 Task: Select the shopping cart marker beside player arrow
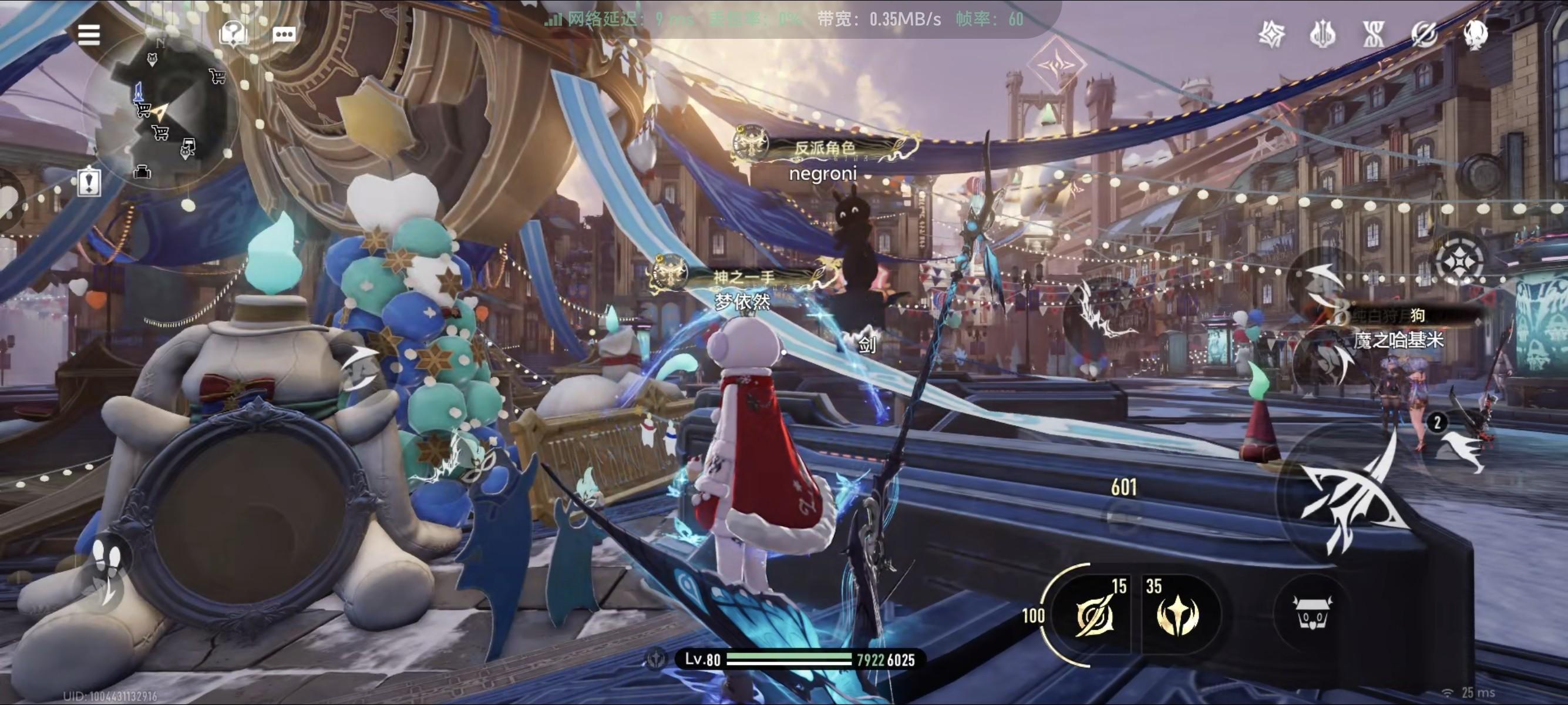pyautogui.click(x=144, y=110)
